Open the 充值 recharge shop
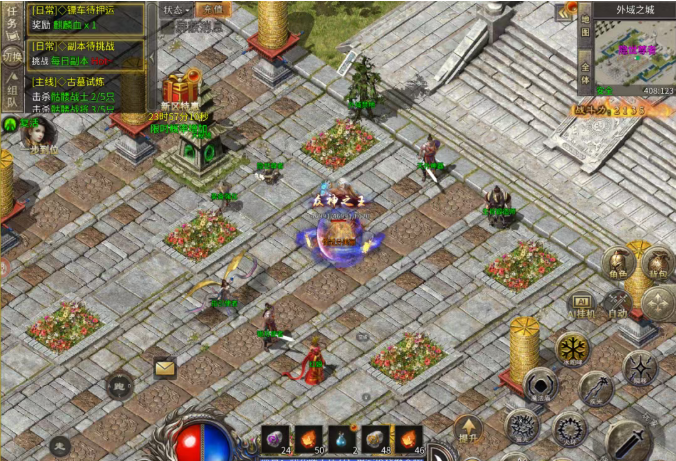Screen dimensions: 676x461 (x=211, y=10)
